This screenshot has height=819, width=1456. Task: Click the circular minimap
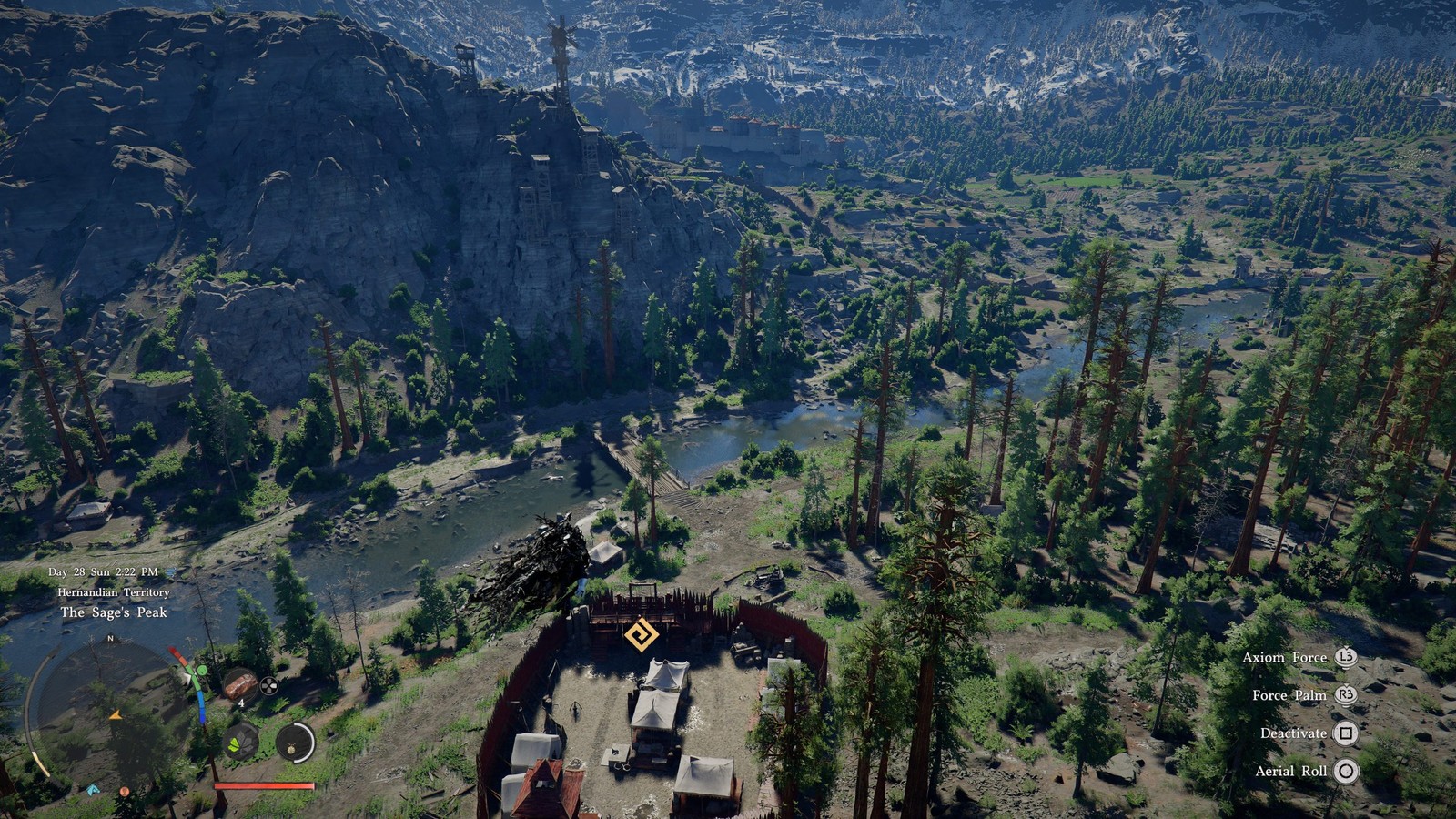coord(111,711)
